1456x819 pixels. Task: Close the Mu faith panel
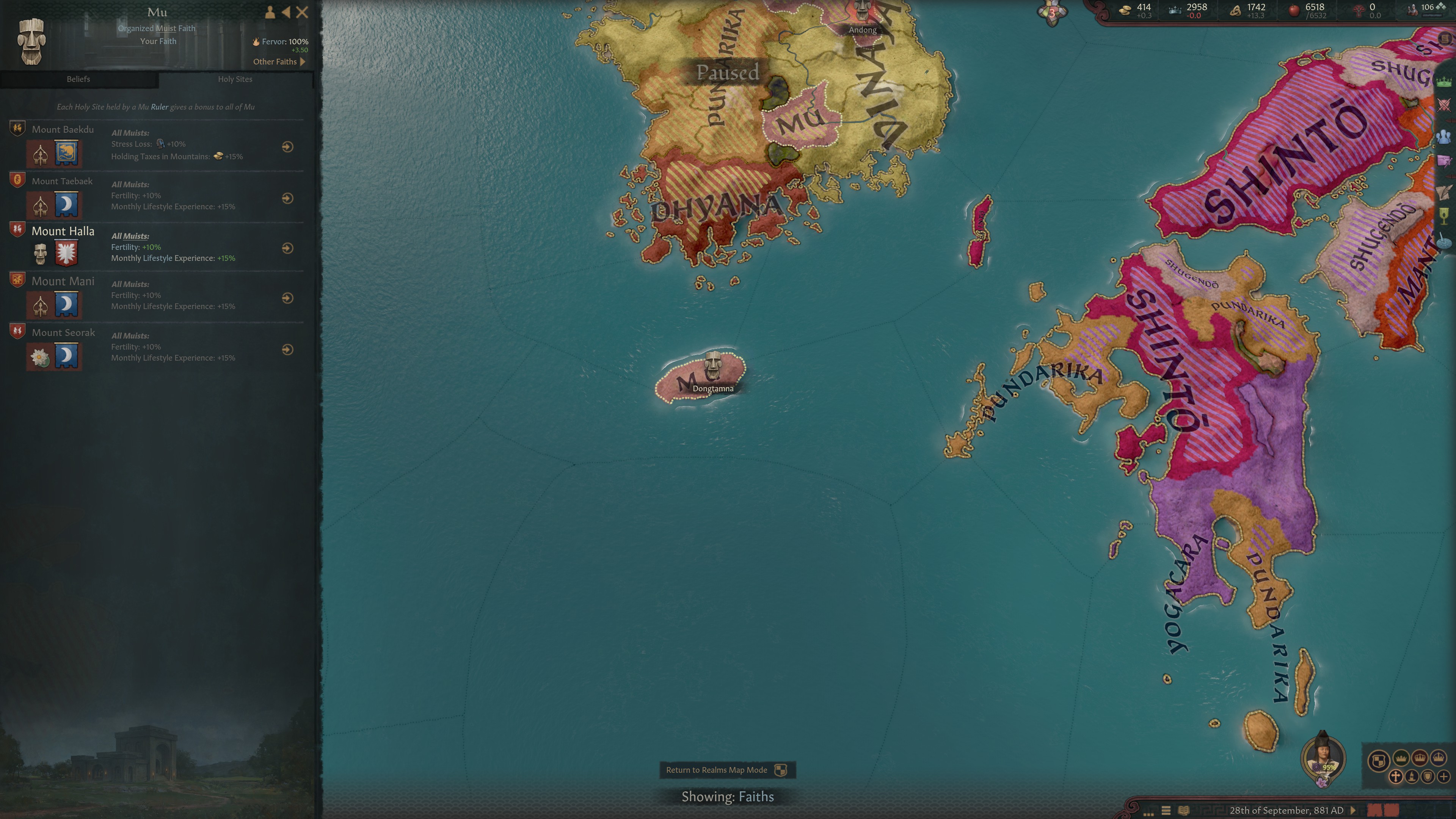(303, 12)
